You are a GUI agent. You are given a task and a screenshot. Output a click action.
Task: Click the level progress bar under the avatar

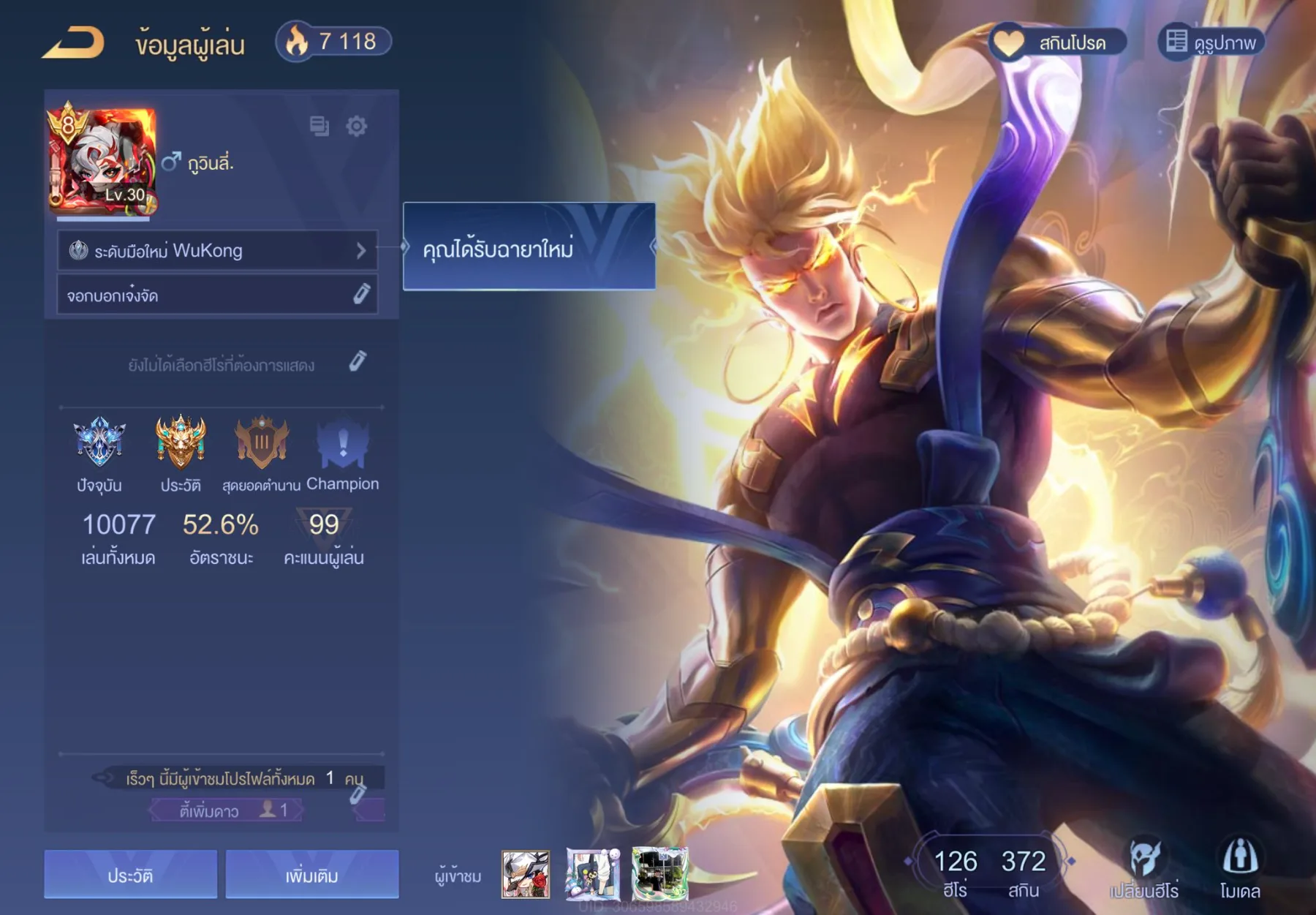pos(102,217)
